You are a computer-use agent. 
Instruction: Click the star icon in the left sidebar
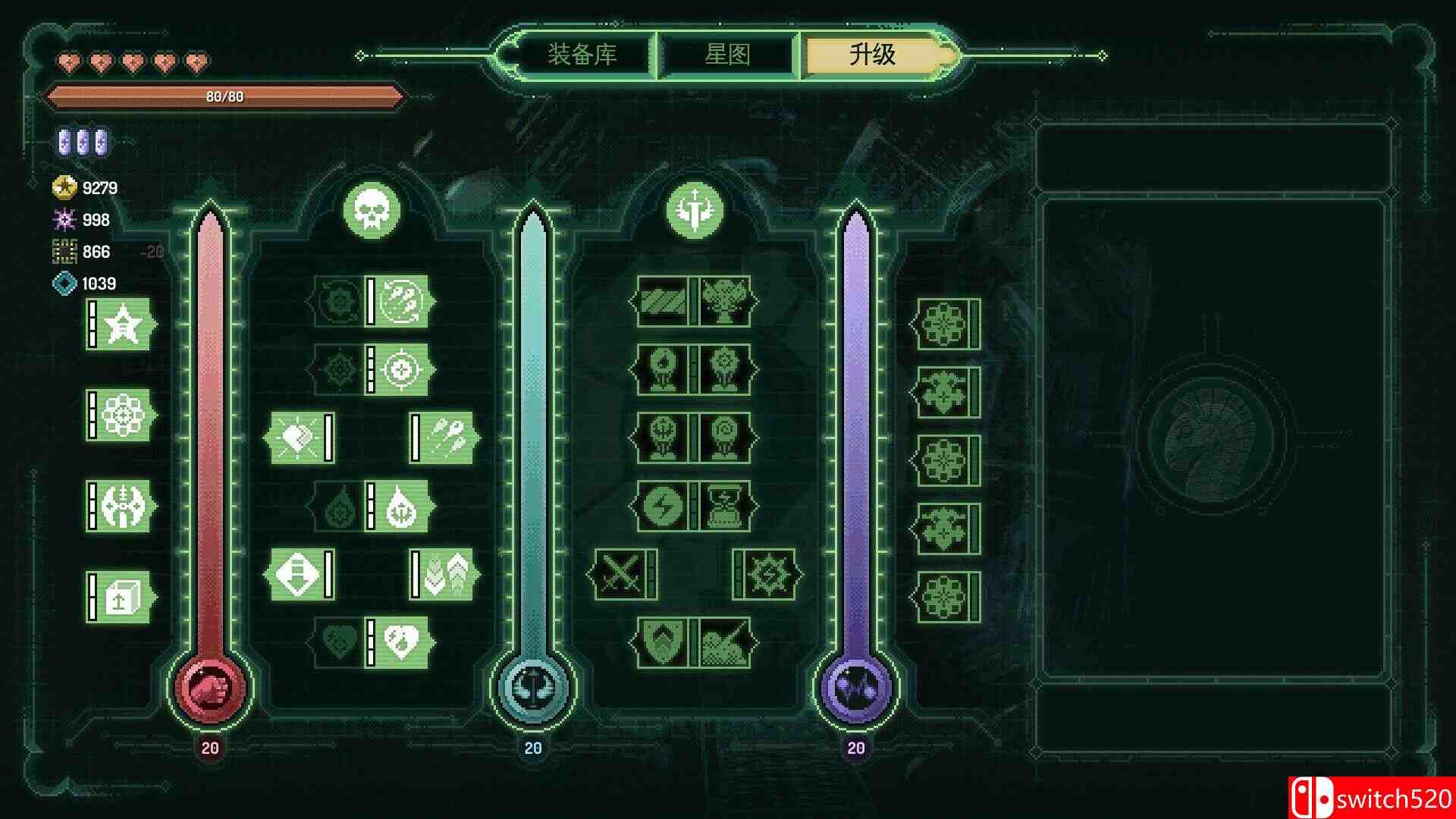coord(125,326)
